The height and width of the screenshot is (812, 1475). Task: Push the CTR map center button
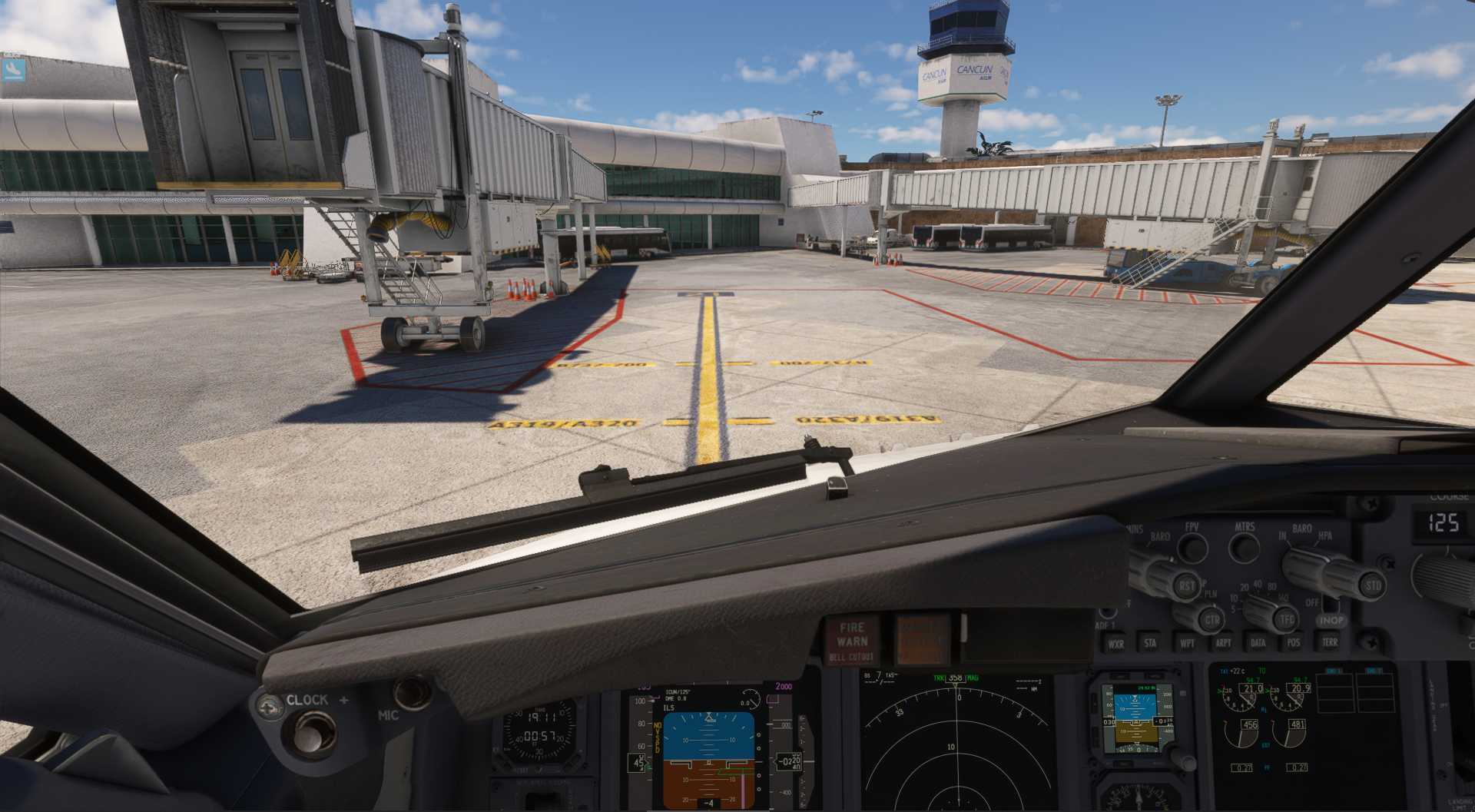coord(1211,619)
